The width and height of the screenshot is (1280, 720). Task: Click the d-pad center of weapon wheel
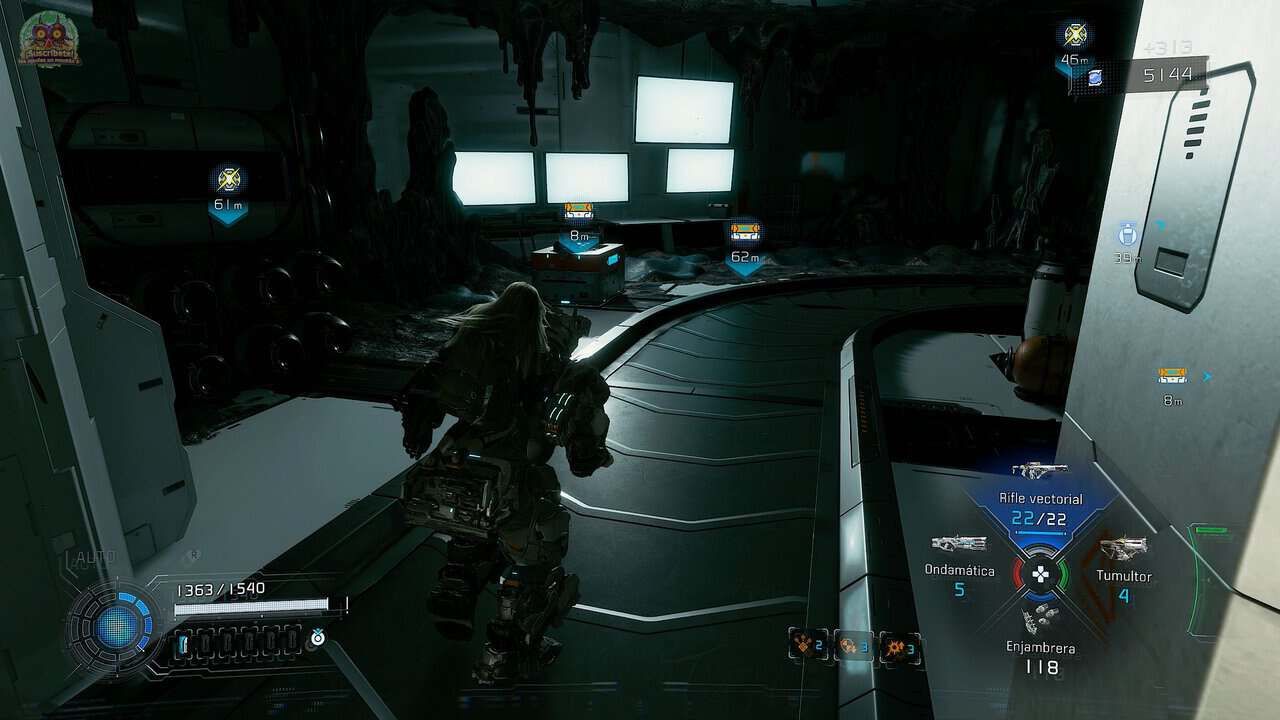point(1040,575)
